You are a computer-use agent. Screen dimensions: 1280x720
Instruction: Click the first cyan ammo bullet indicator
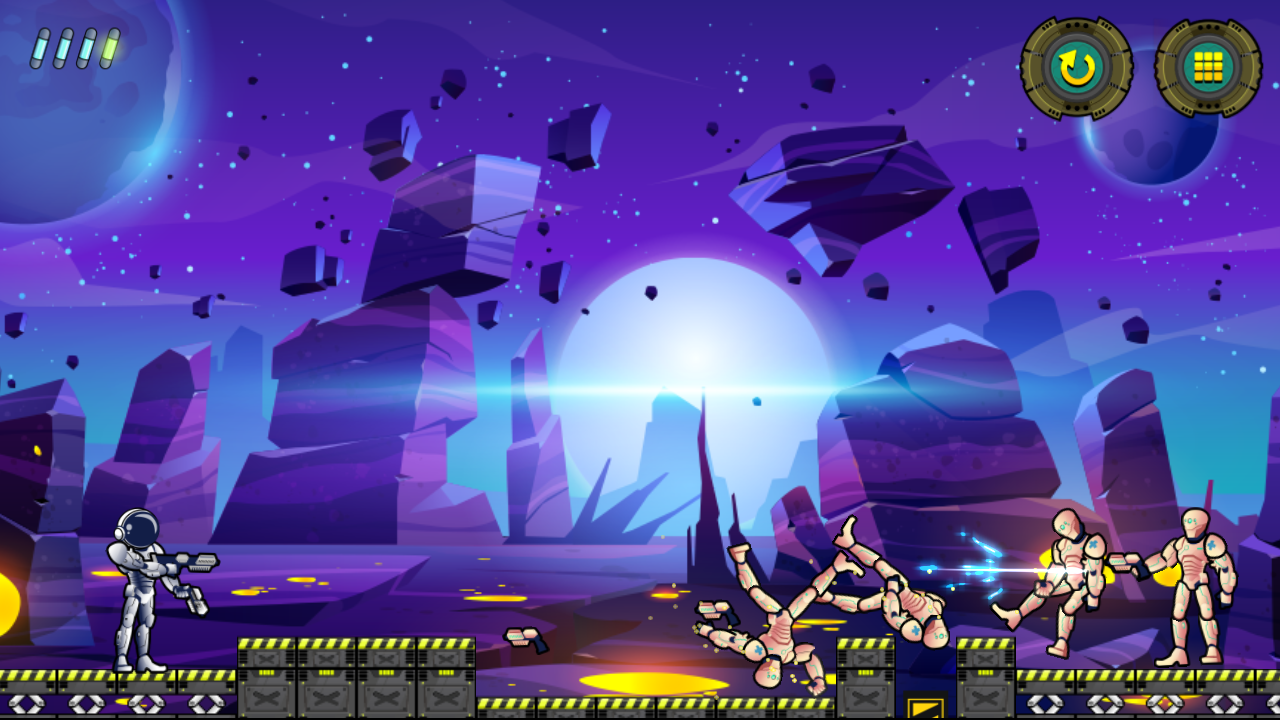tap(41, 46)
